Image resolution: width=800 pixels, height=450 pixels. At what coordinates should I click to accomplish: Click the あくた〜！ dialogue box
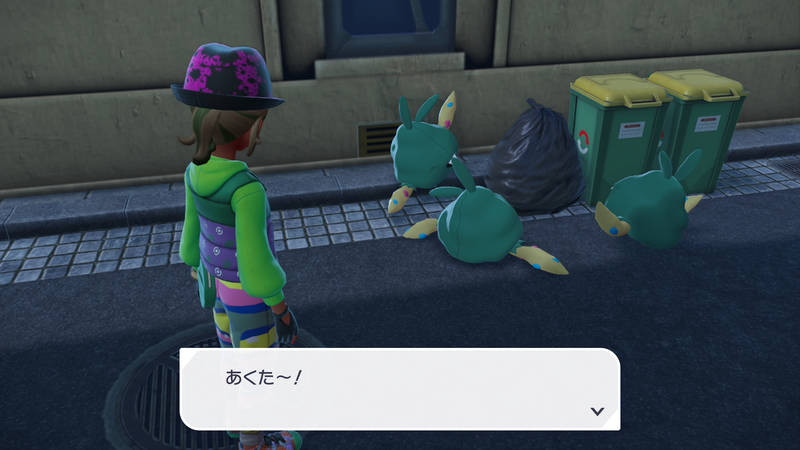(400, 388)
